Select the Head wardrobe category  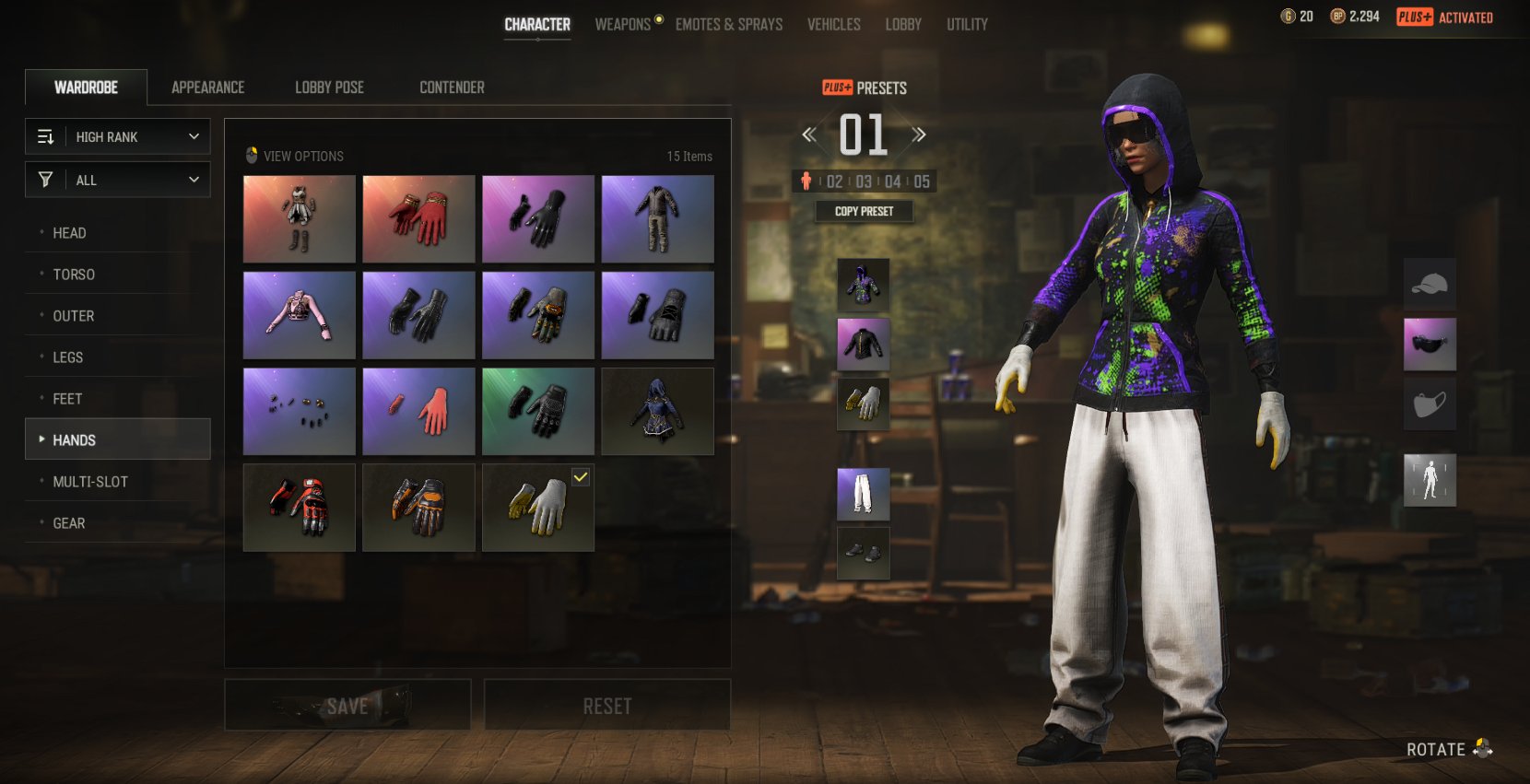tap(70, 233)
